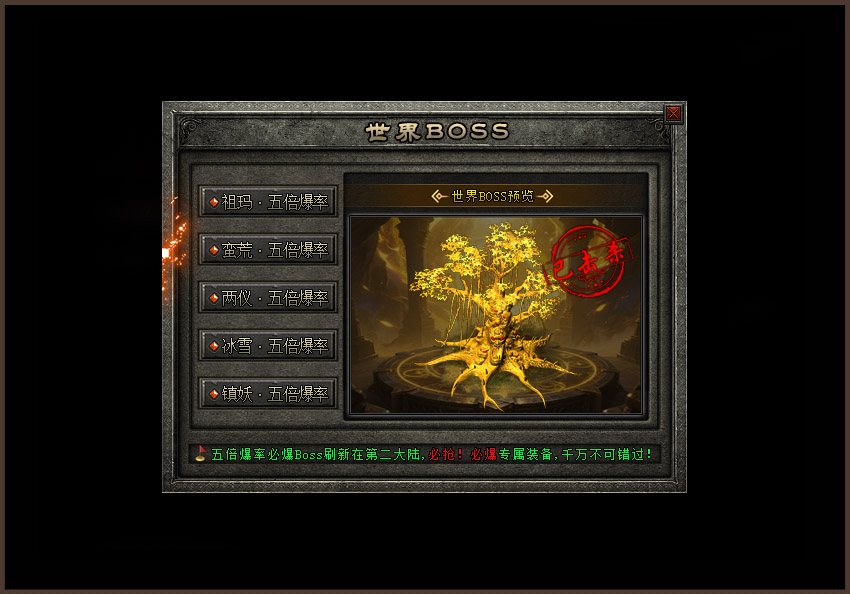Pick the 冰雪·五倍爆率 option
850x594 pixels.
pos(268,345)
